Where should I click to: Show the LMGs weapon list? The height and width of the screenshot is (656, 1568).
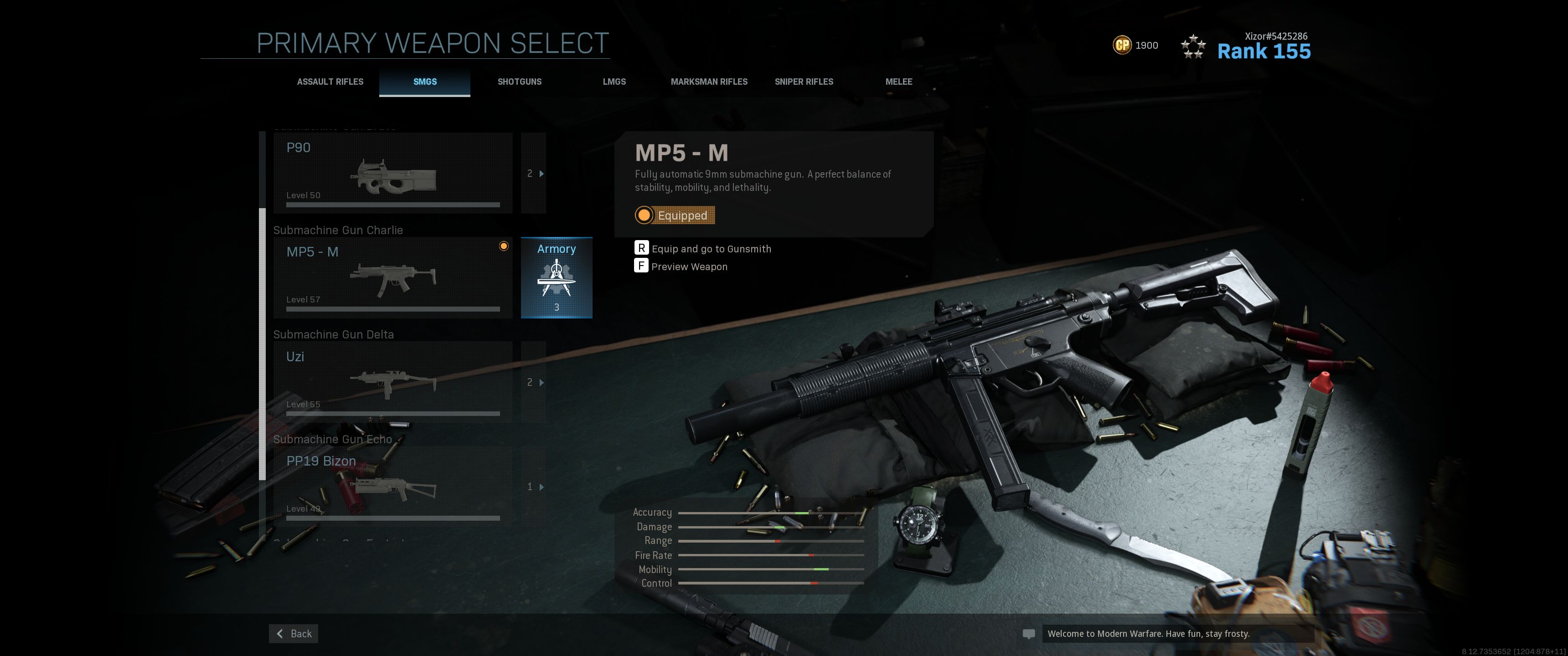(614, 82)
